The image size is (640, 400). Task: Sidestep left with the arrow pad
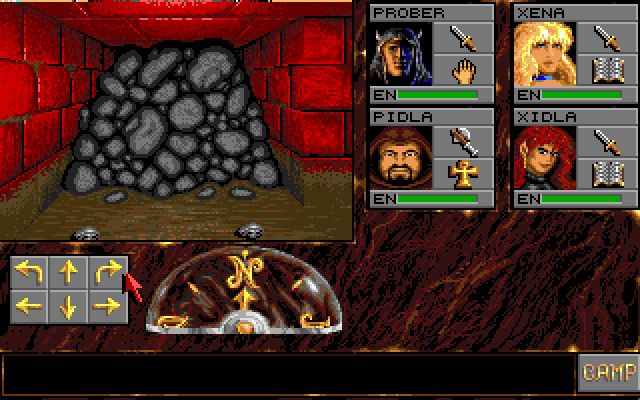click(30, 306)
